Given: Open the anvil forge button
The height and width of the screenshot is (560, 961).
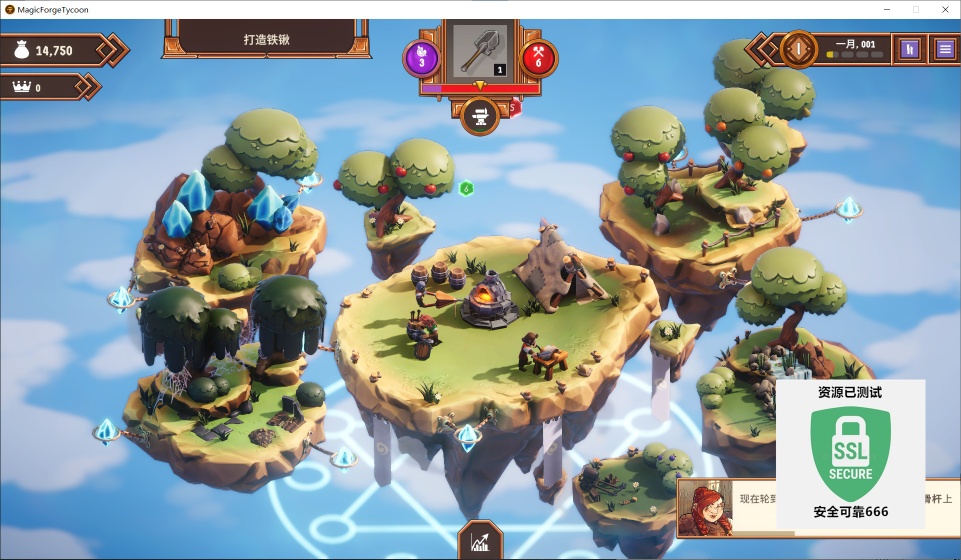Looking at the screenshot, I should (x=480, y=116).
